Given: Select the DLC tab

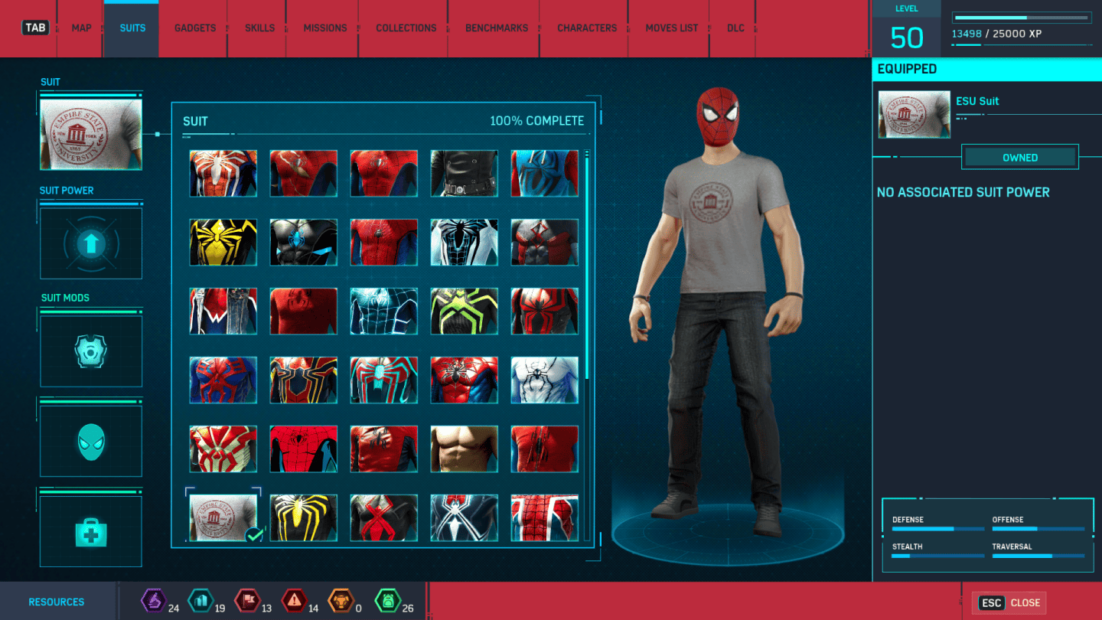Looking at the screenshot, I should (736, 28).
